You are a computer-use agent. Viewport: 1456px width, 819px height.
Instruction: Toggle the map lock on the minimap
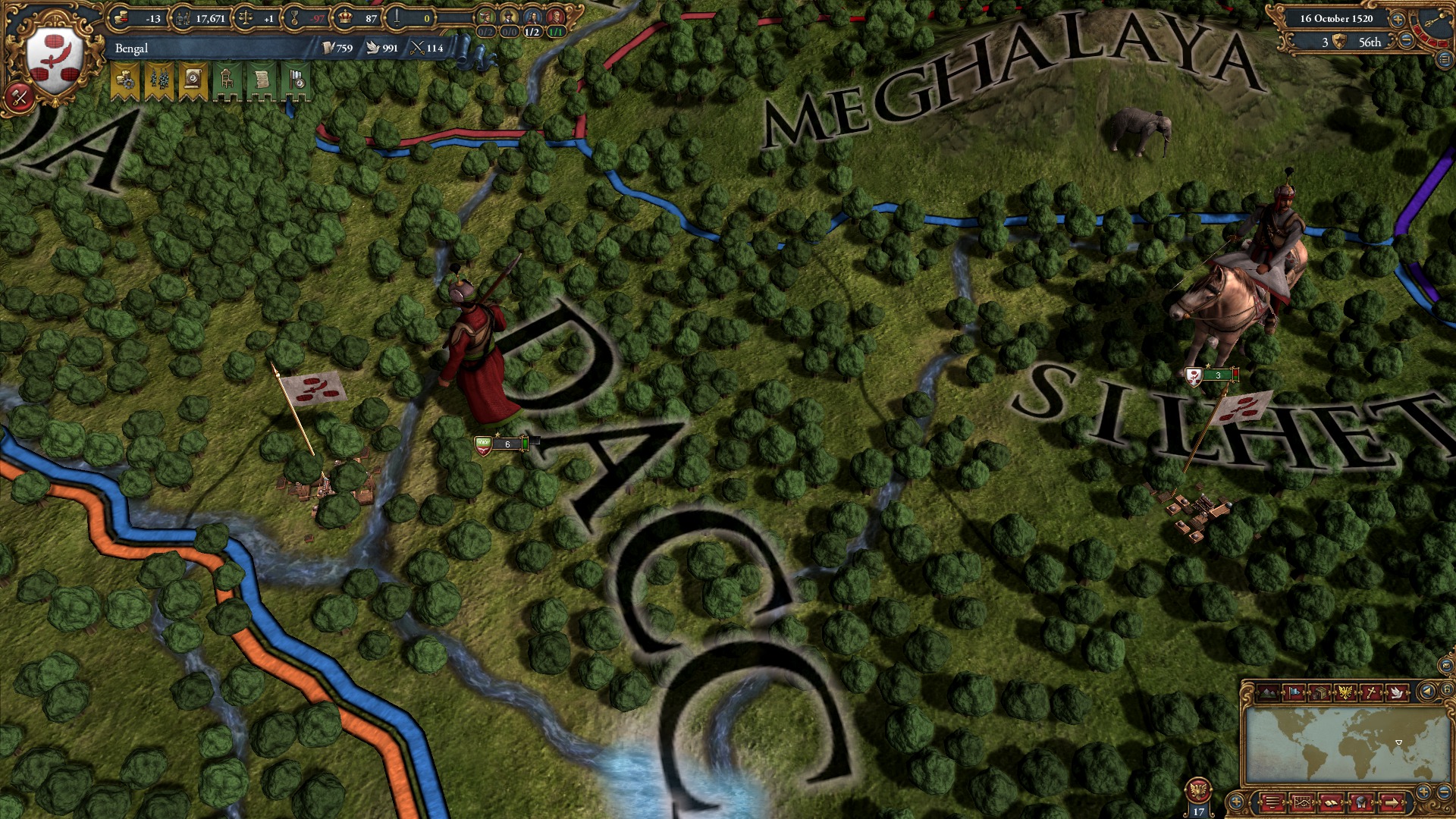1448,690
